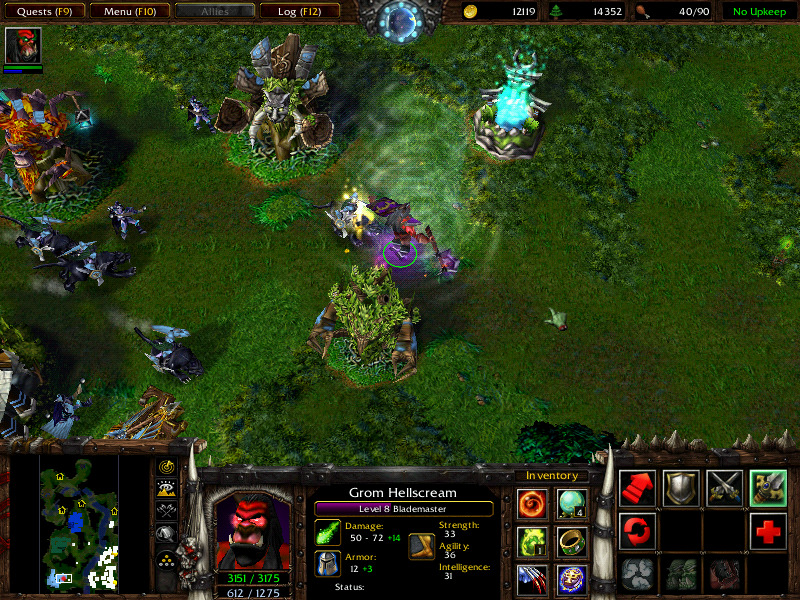The width and height of the screenshot is (800, 600).
Task: Activate the minimap signal ping button
Action: pyautogui.click(x=167, y=468)
